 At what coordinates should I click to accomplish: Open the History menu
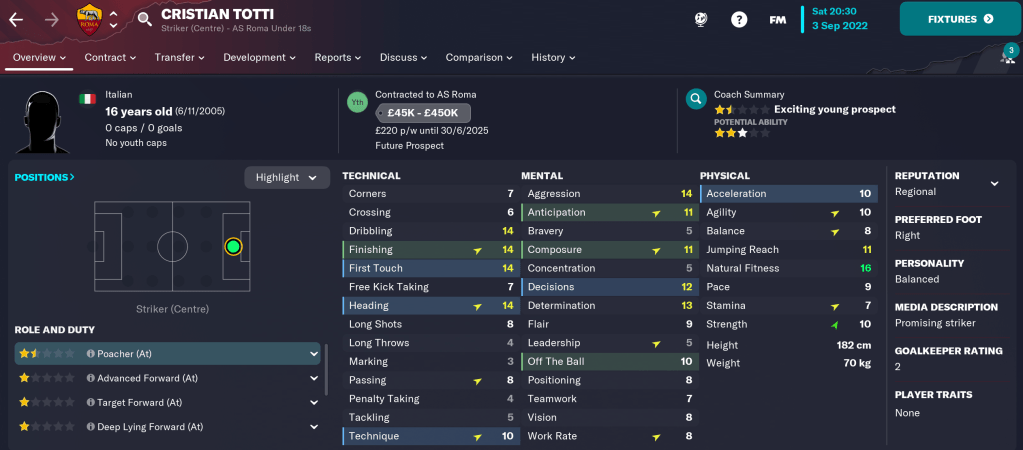click(554, 58)
